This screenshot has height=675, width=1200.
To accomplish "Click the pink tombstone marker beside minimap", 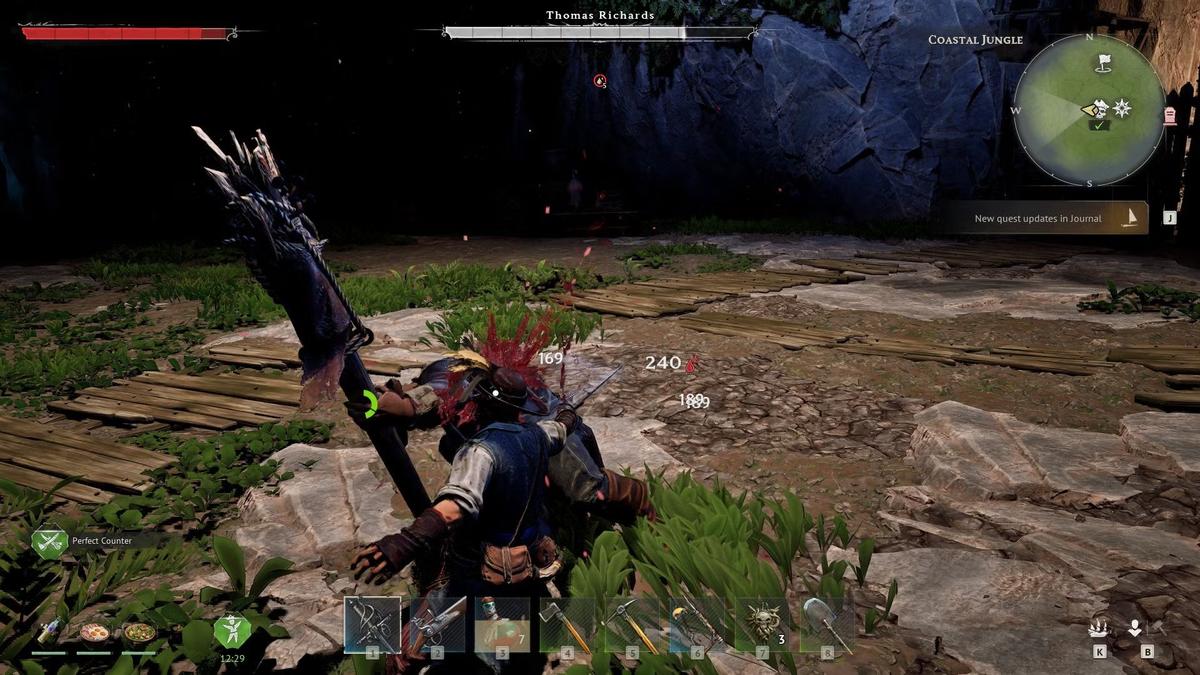I will (x=1171, y=116).
